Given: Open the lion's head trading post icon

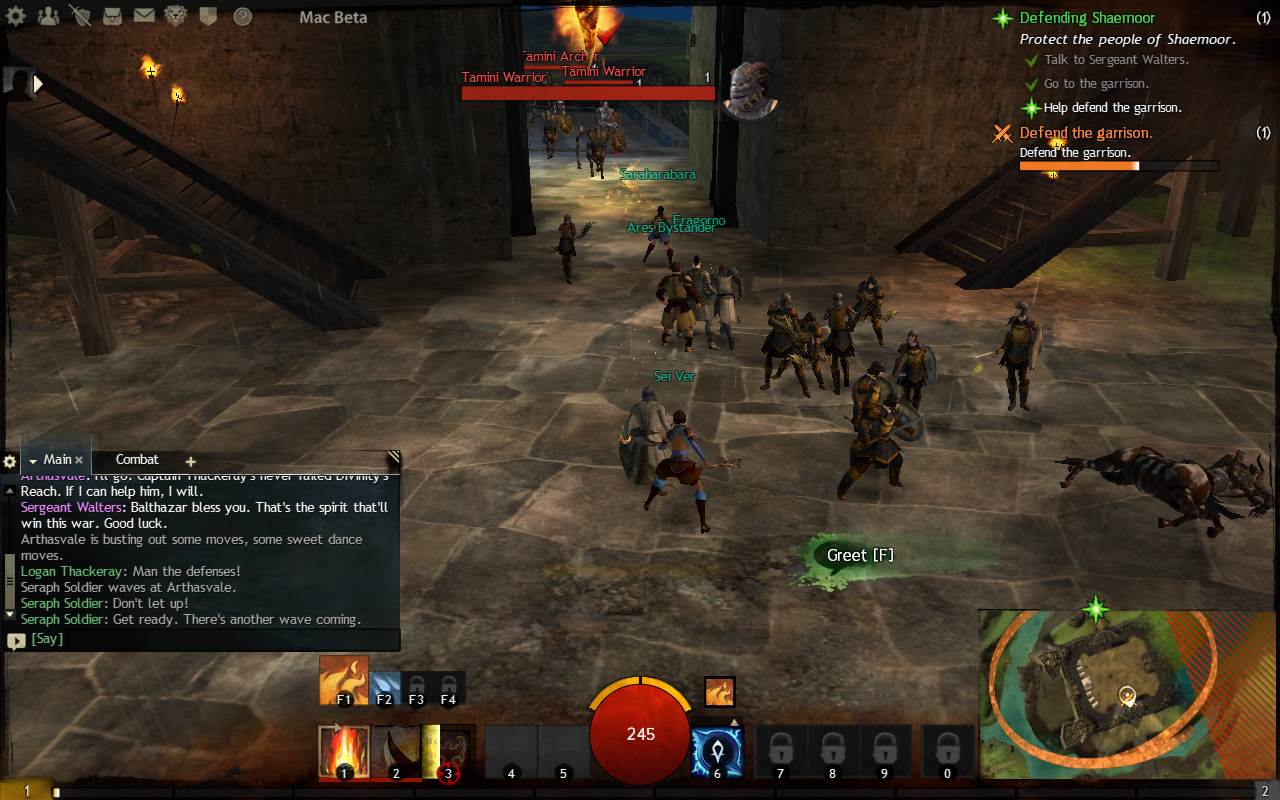Looking at the screenshot, I should [x=176, y=16].
